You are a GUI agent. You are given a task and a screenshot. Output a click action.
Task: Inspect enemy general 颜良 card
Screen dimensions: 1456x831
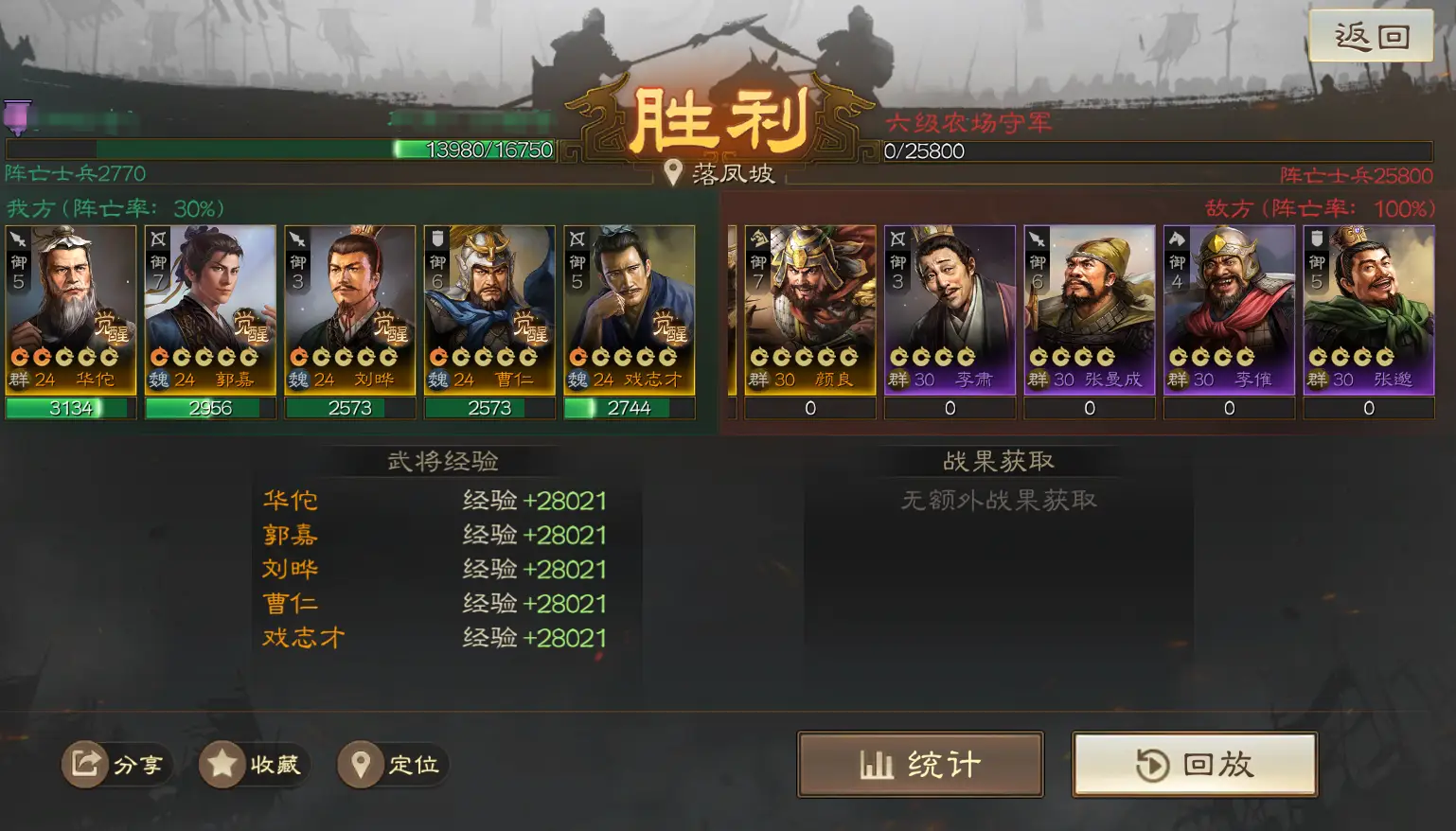[x=810, y=309]
